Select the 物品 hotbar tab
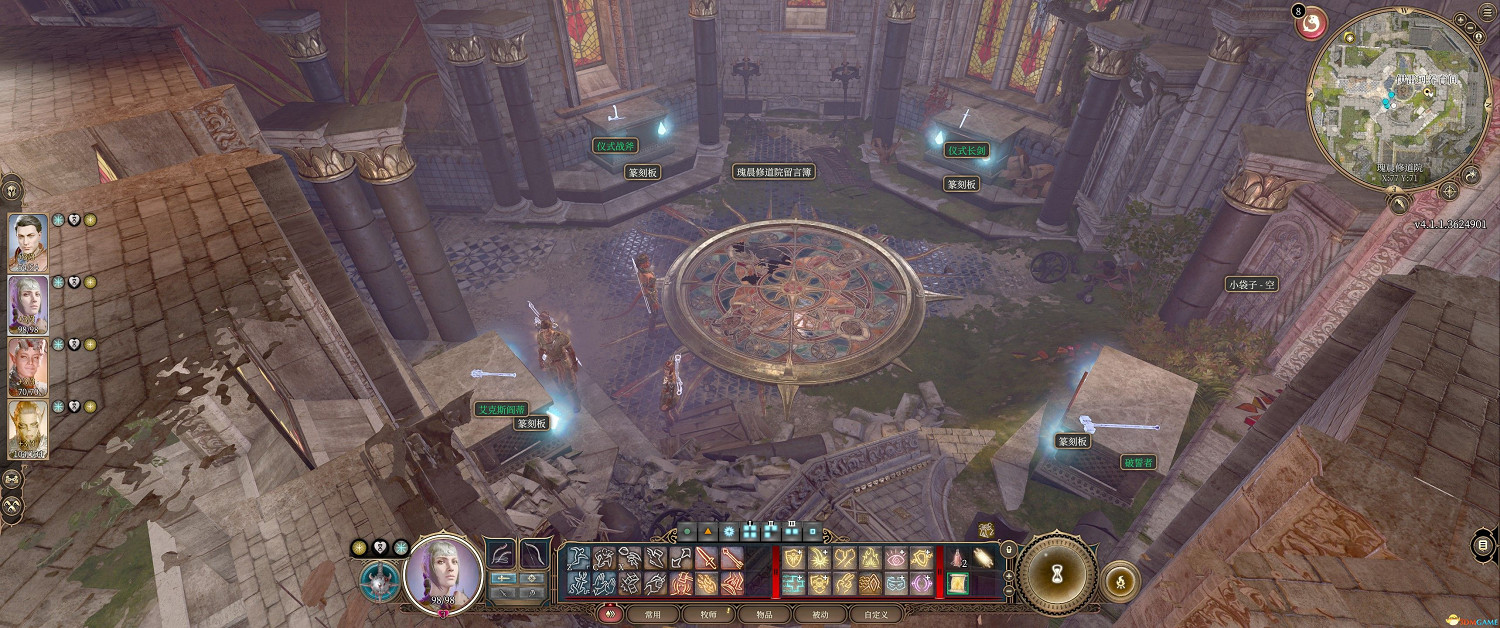Screen dimensions: 1500x628 point(765,614)
